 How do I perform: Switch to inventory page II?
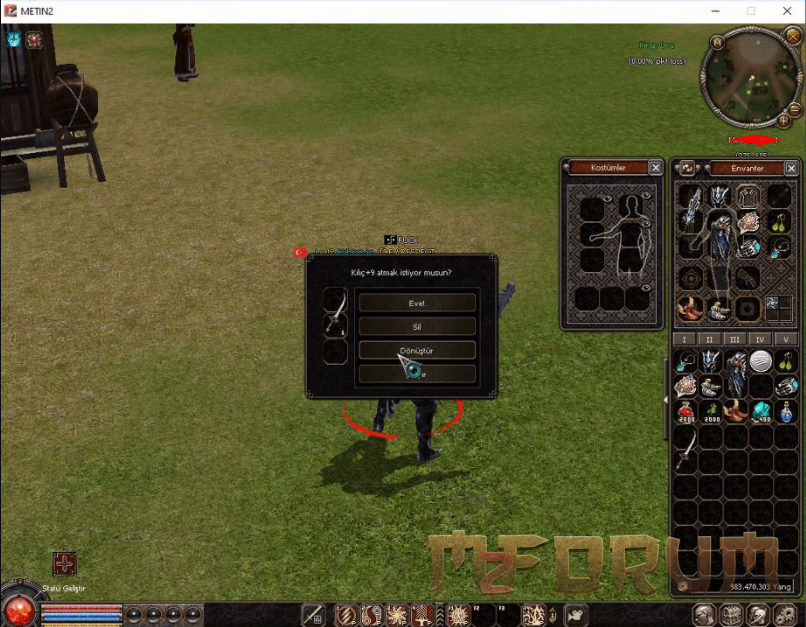[x=711, y=340]
